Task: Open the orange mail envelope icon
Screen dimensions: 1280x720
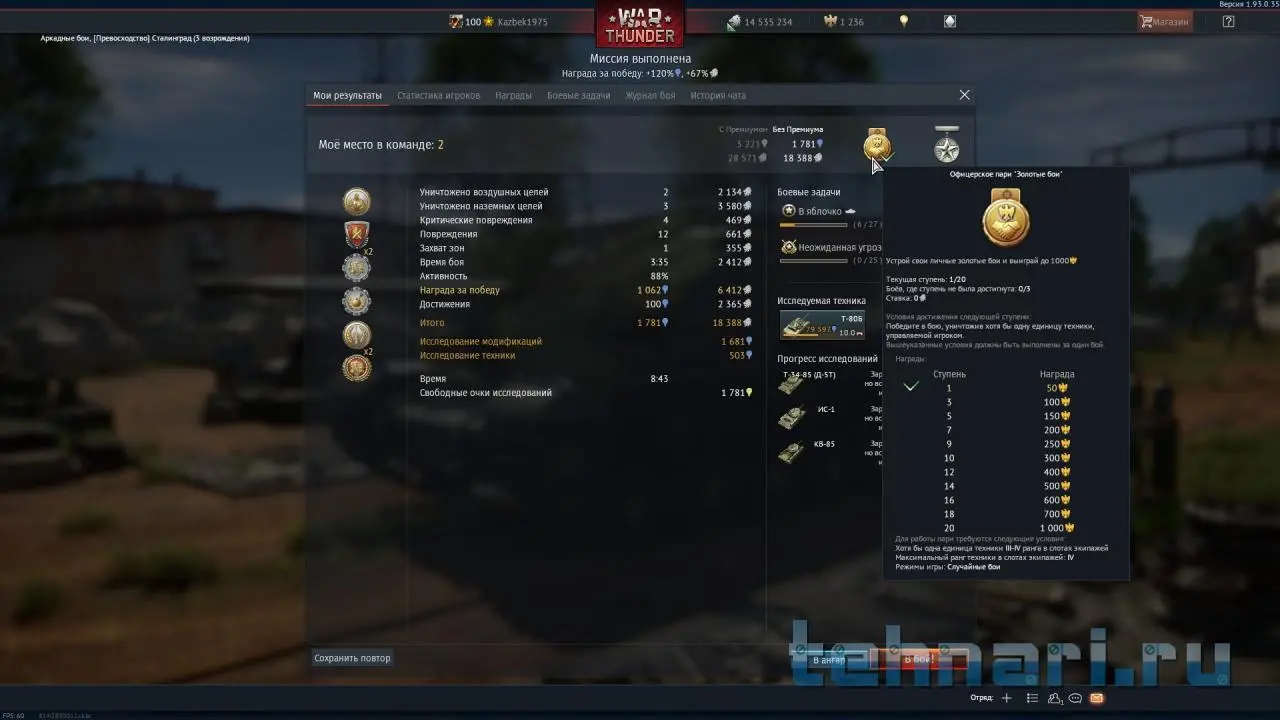Action: click(1096, 698)
